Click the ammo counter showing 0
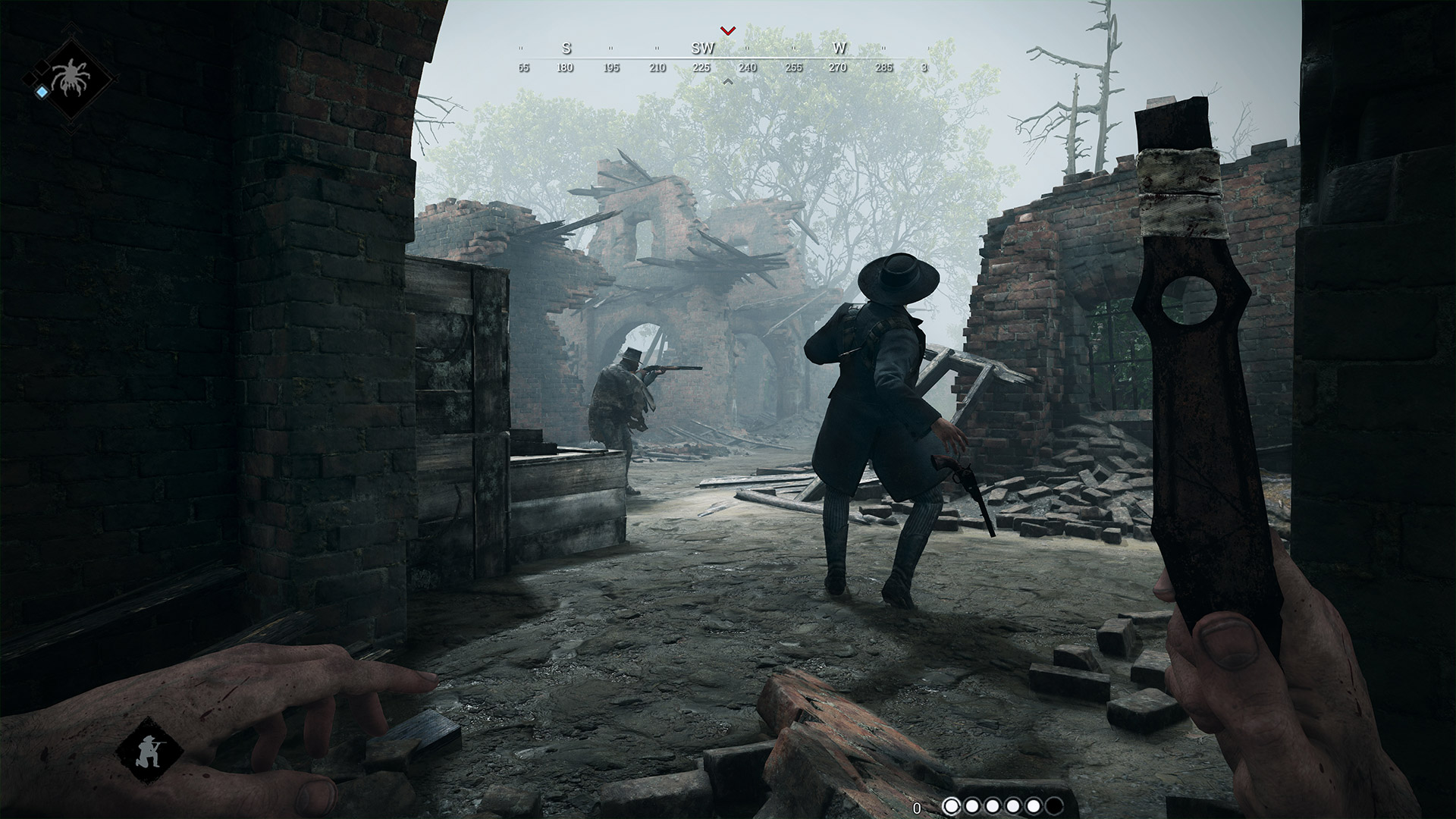1456x819 pixels. (917, 807)
